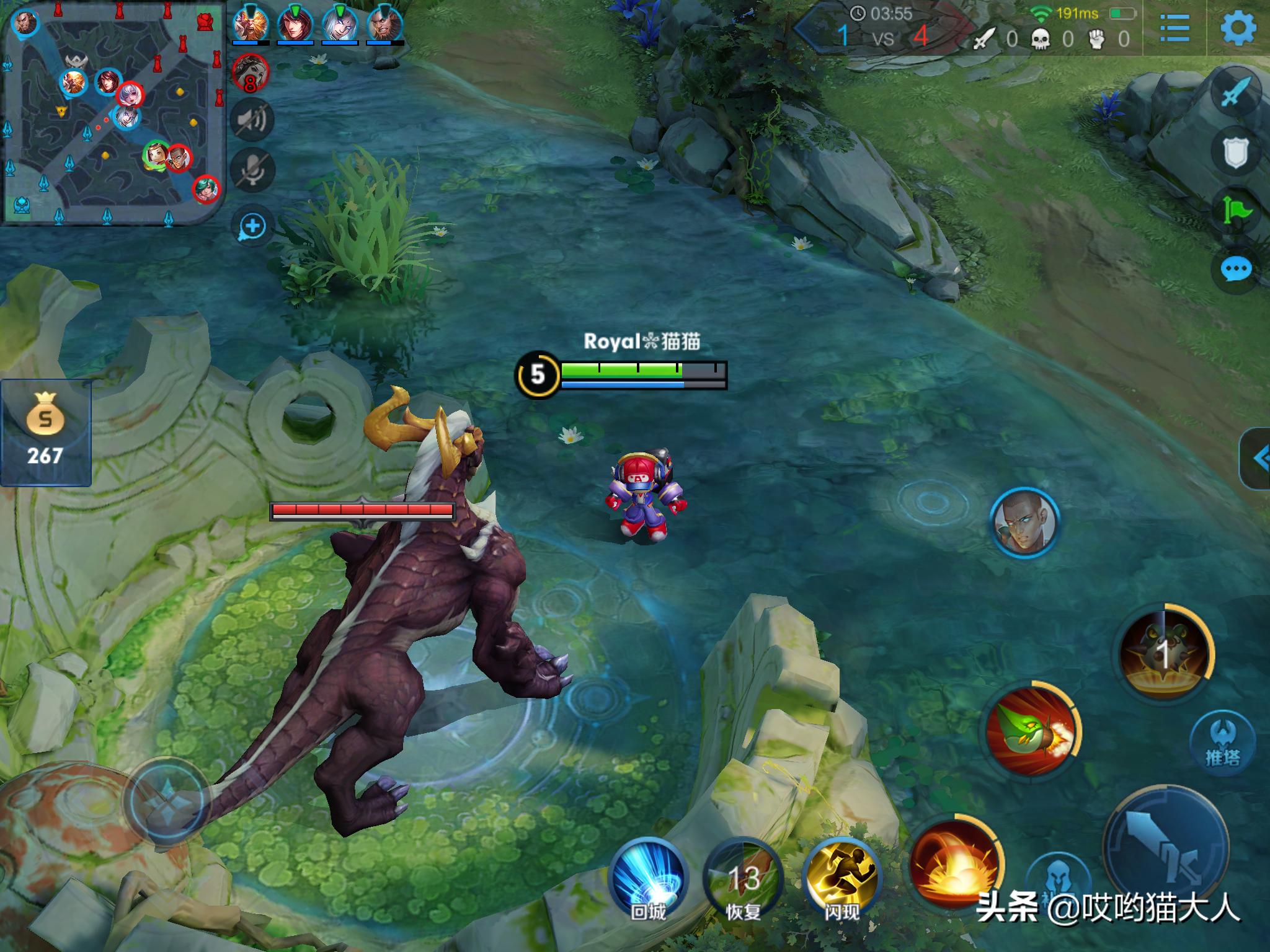
Task: Send the green flag gather signal
Action: coord(1237,211)
